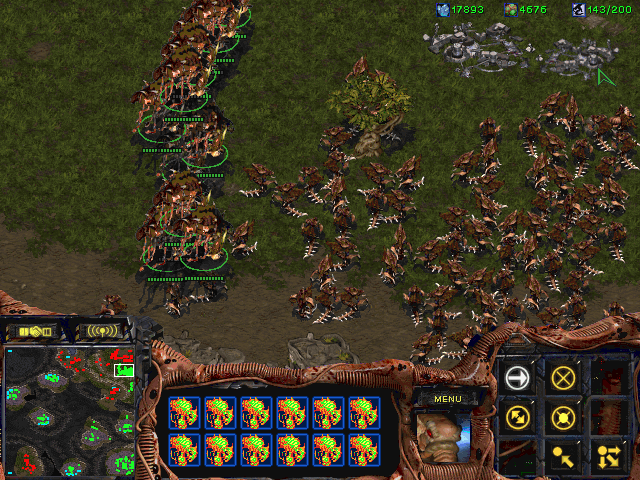Issue the Stop command (circled X)

point(564,378)
